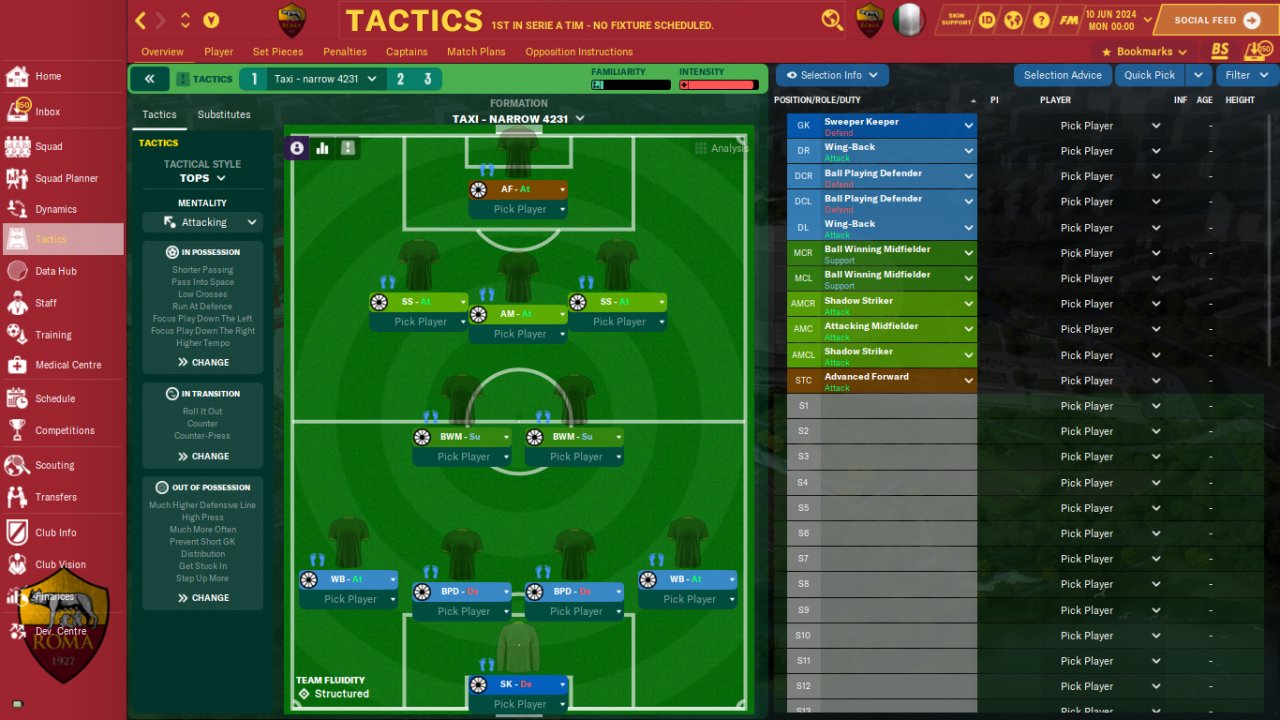This screenshot has width=1280, height=720.
Task: Click the Quick Pick button
Action: (x=1149, y=75)
